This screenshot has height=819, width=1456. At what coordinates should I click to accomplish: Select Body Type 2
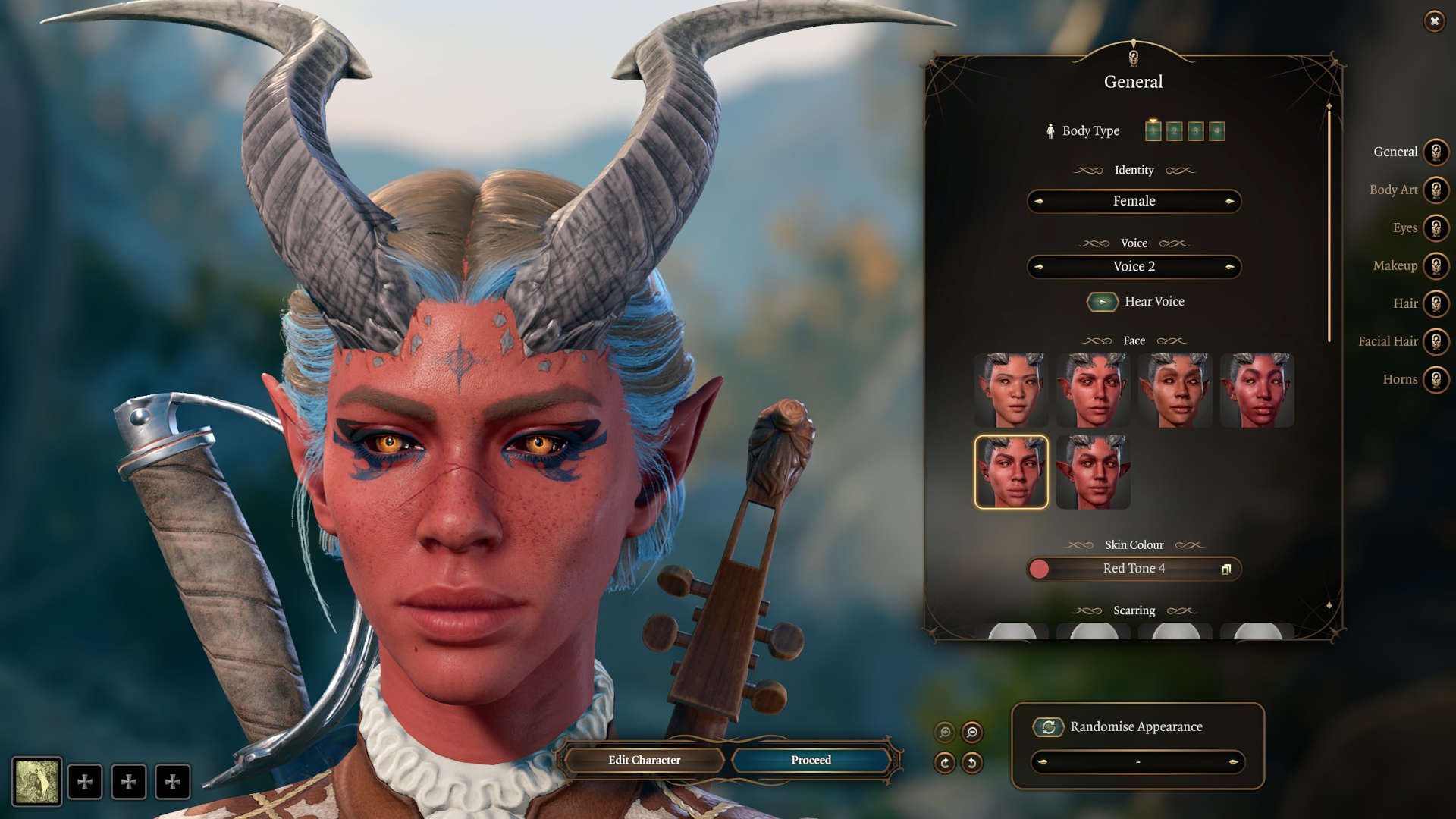pos(1174,130)
